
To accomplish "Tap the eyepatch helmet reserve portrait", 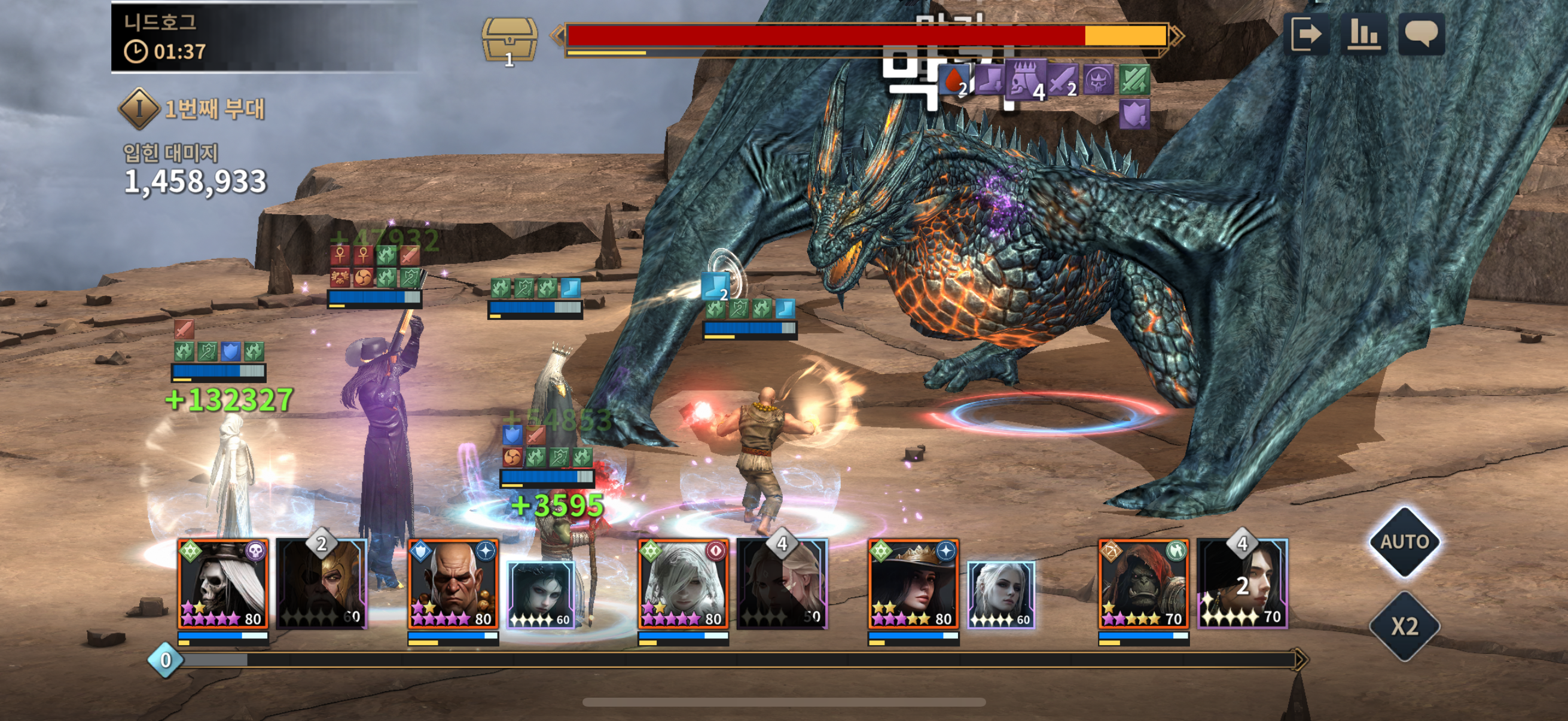I will click(321, 583).
